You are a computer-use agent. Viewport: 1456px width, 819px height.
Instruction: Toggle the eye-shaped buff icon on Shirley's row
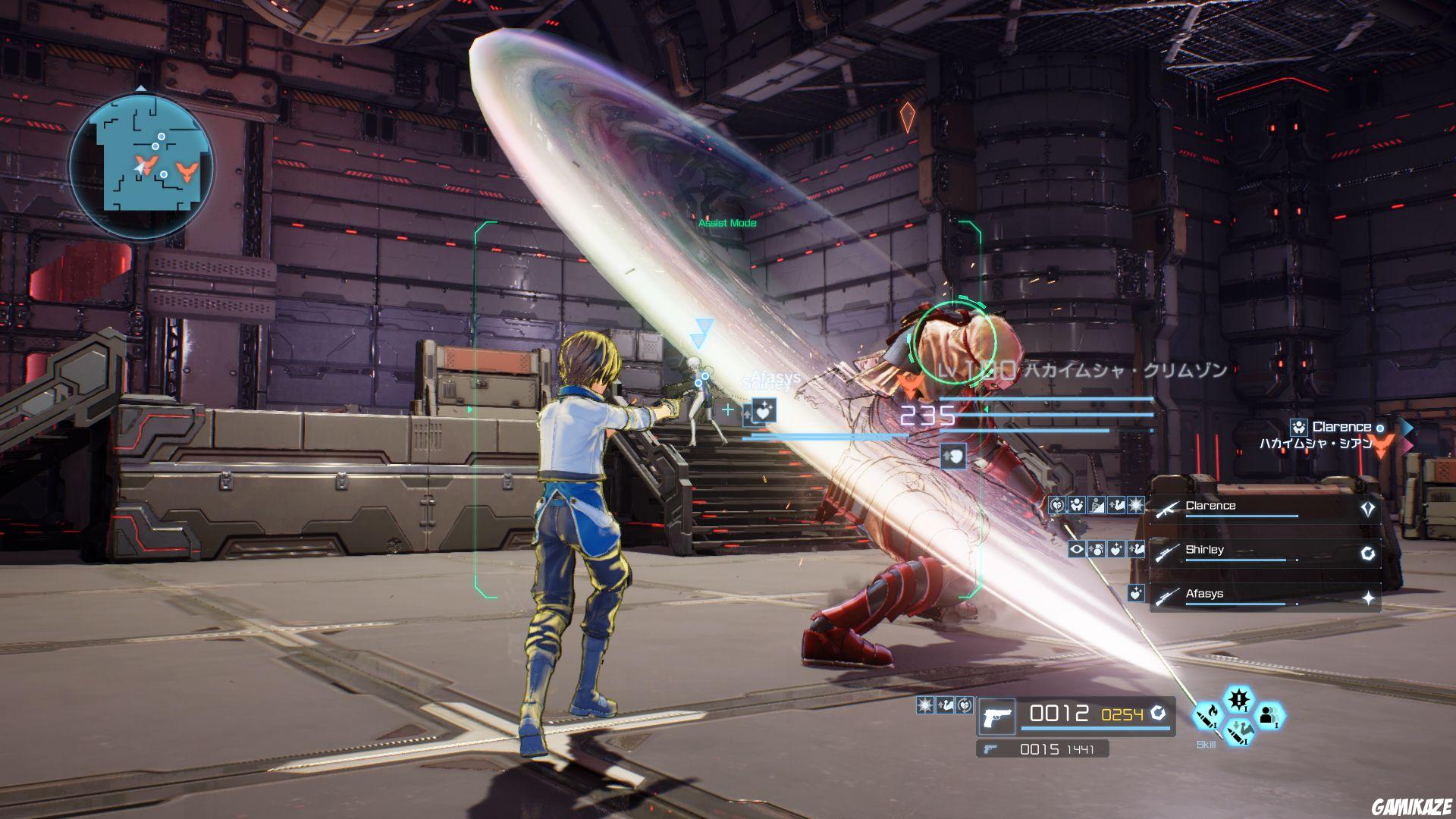pyautogui.click(x=1076, y=549)
